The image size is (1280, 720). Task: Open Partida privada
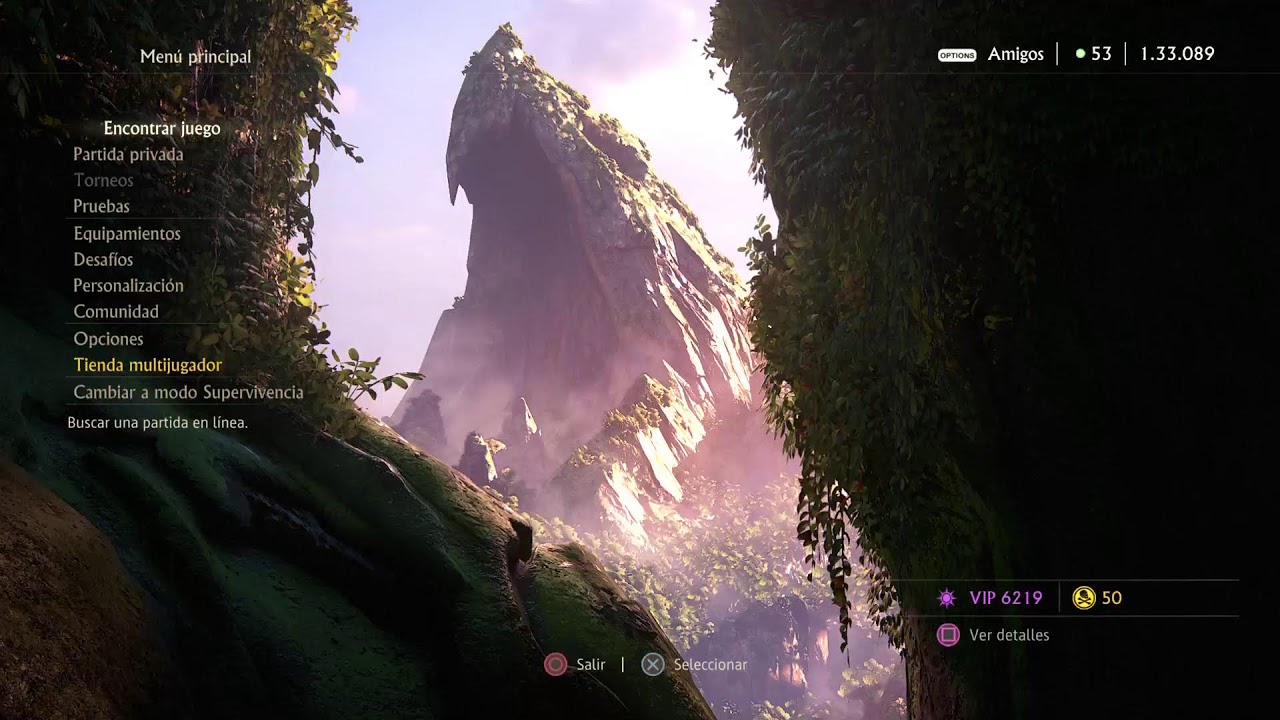(x=128, y=154)
